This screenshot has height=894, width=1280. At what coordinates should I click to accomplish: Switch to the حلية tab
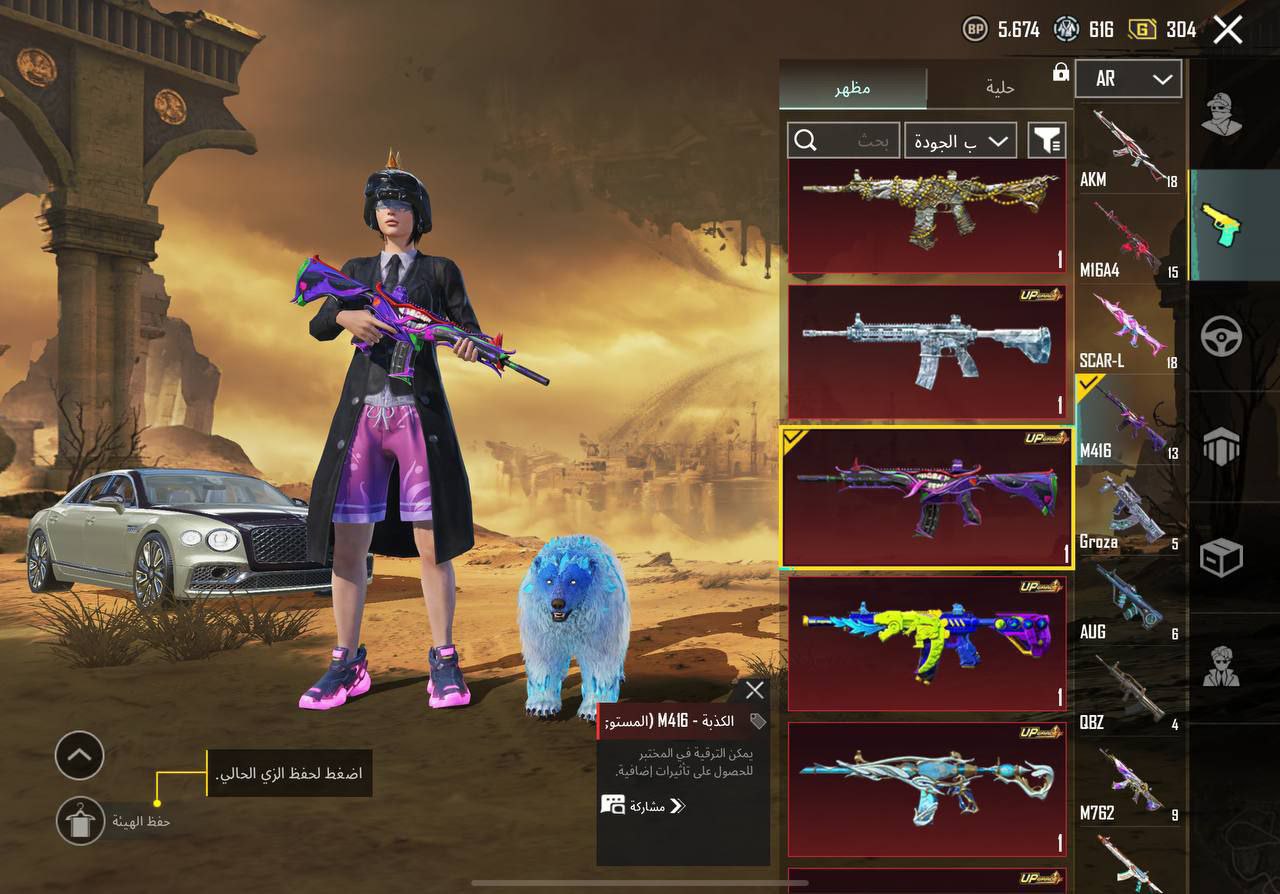click(999, 88)
